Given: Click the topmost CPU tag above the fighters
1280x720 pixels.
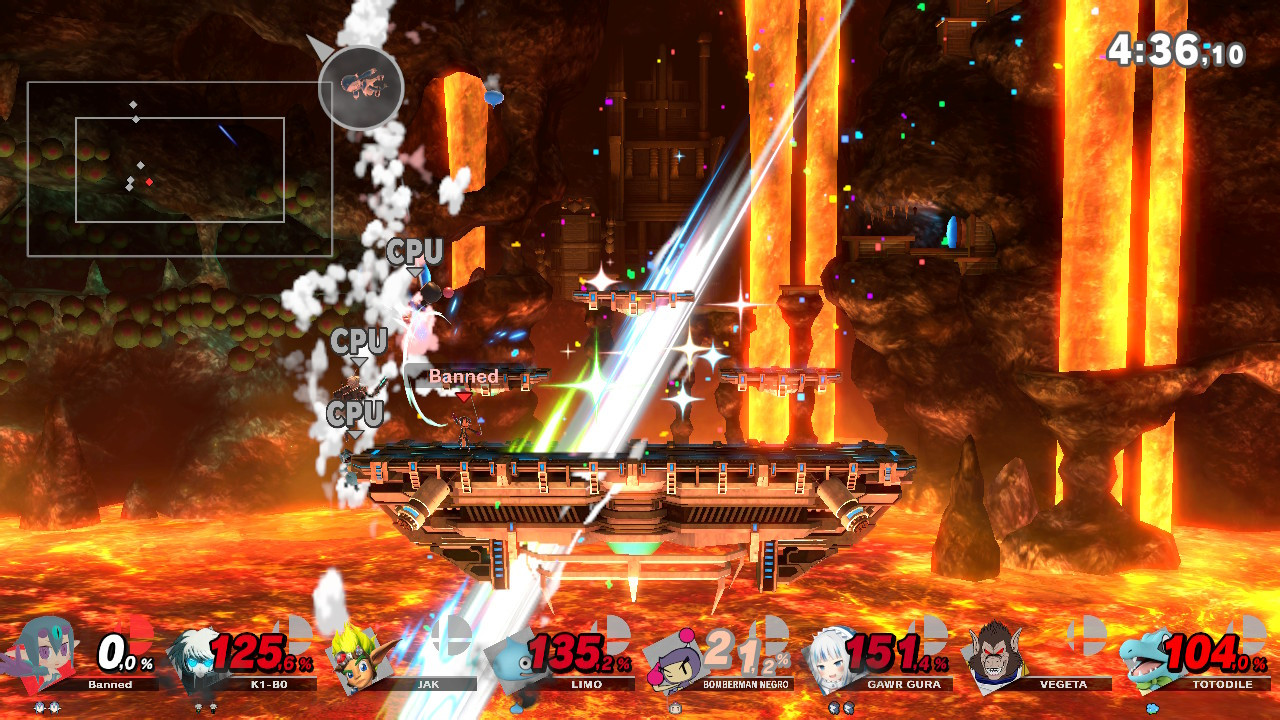Looking at the screenshot, I should click(416, 252).
